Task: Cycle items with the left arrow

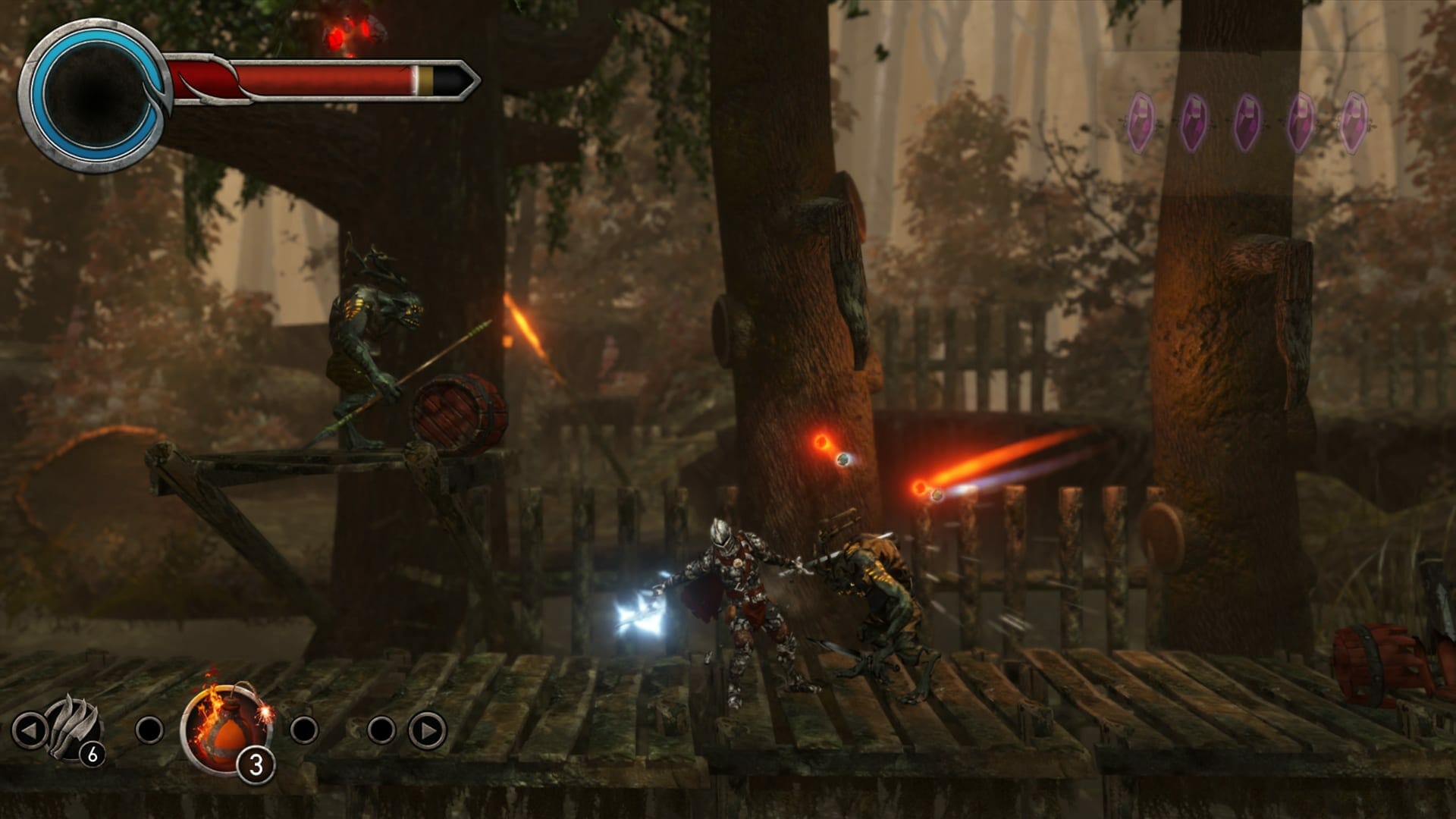Action: click(31, 730)
